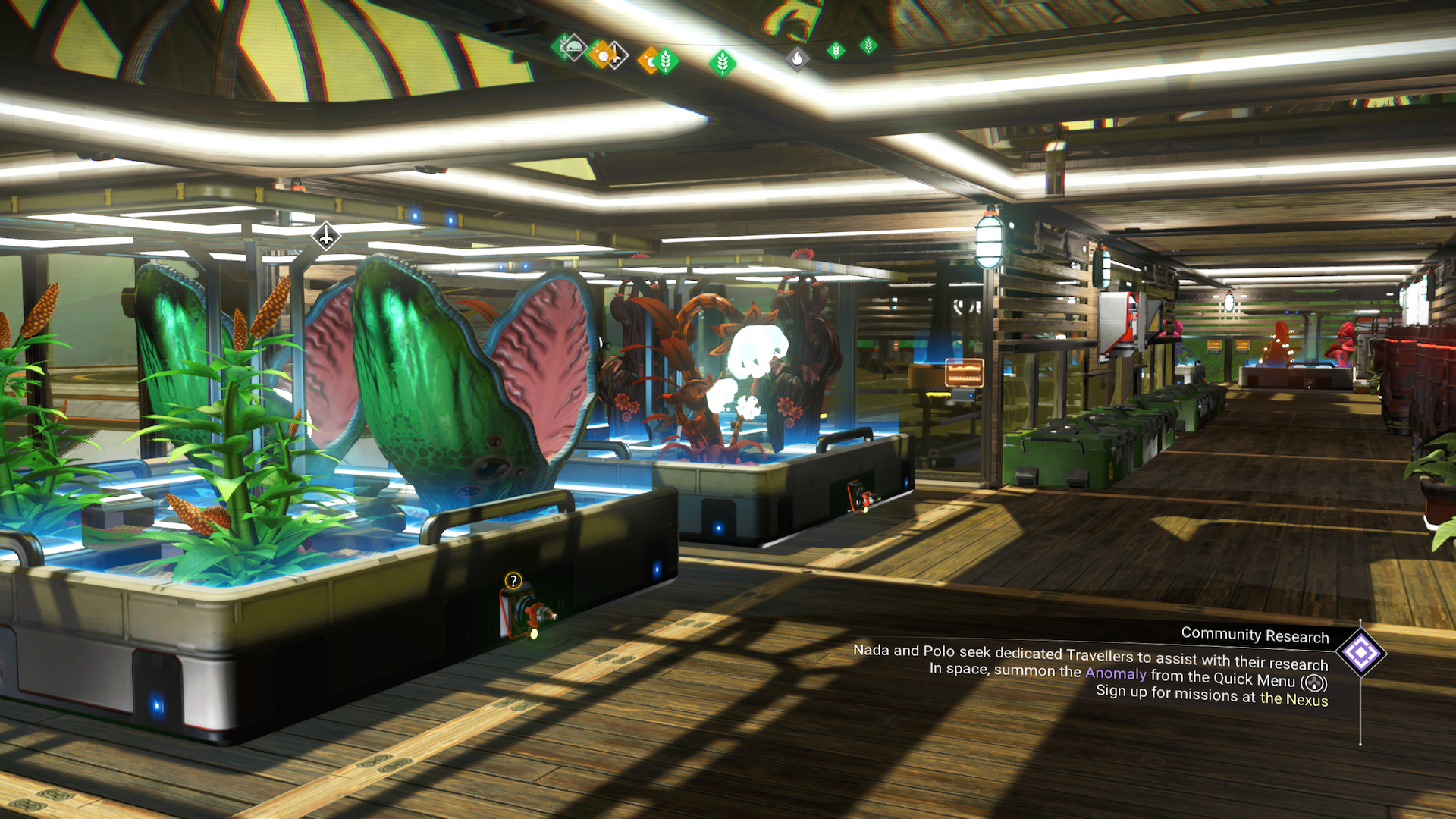1456x819 pixels.
Task: Click the yellow question mark marker
Action: (513, 581)
